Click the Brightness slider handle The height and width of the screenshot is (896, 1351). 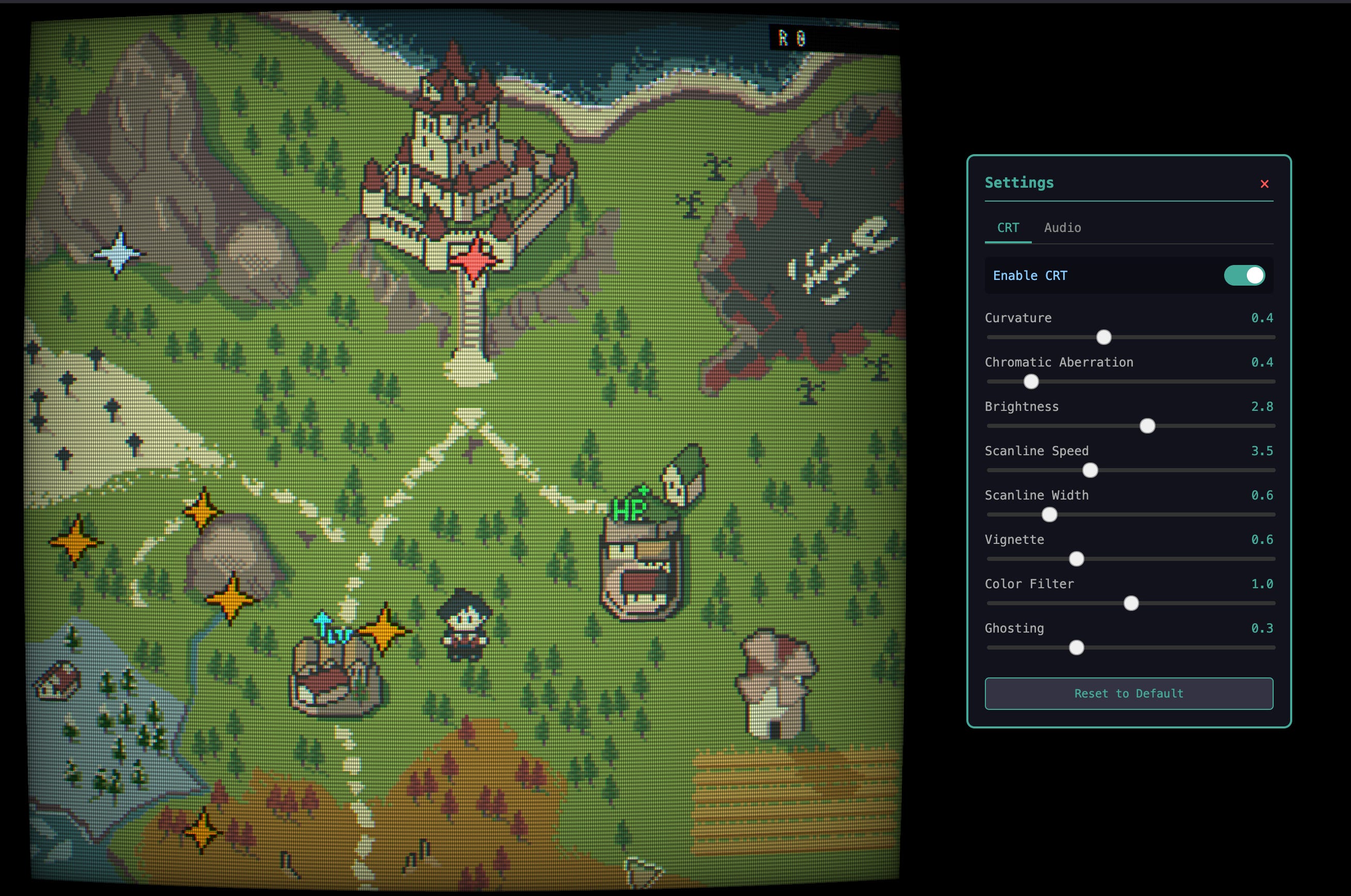[x=1147, y=426]
